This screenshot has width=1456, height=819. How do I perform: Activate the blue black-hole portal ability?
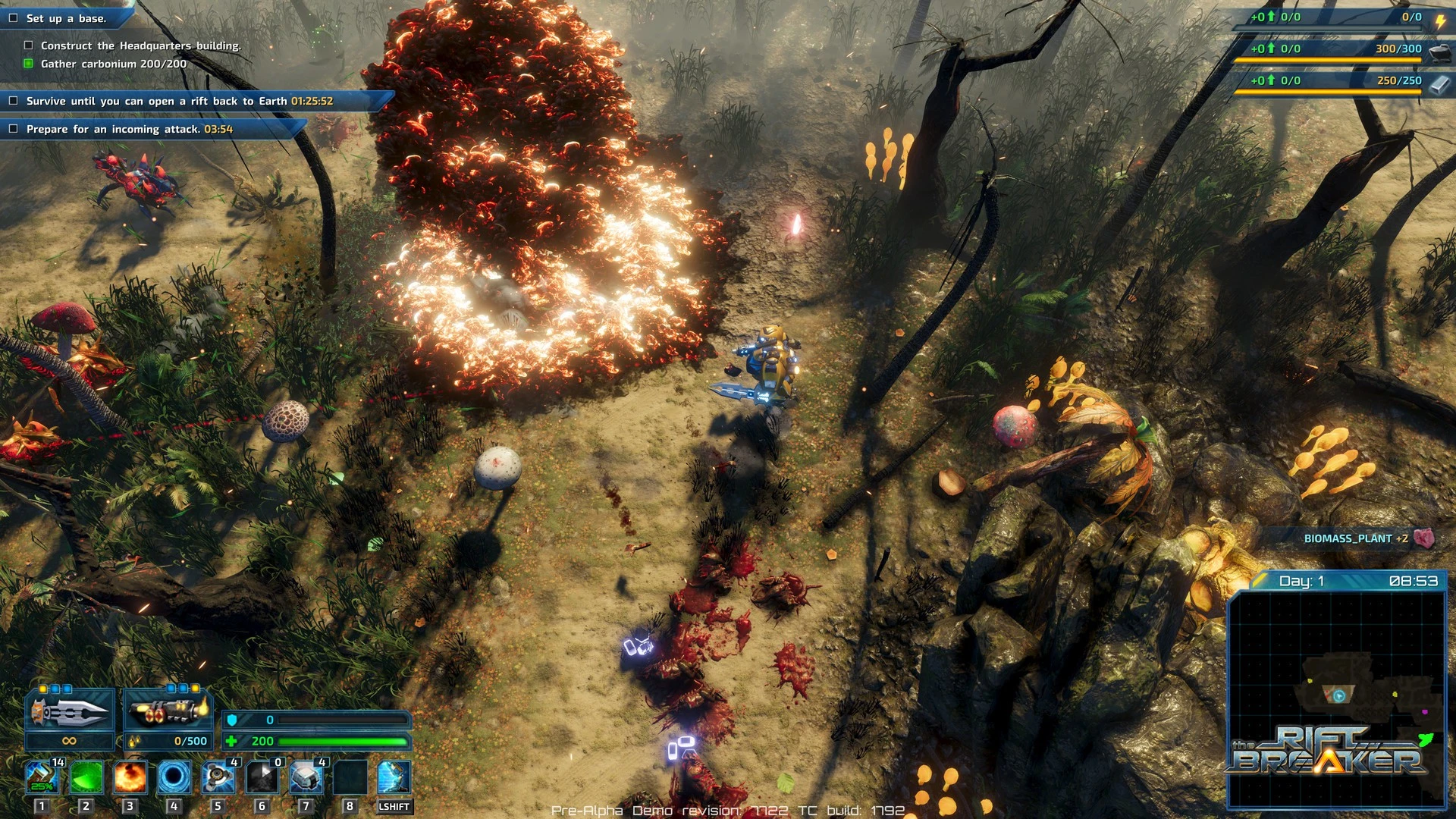click(x=174, y=778)
